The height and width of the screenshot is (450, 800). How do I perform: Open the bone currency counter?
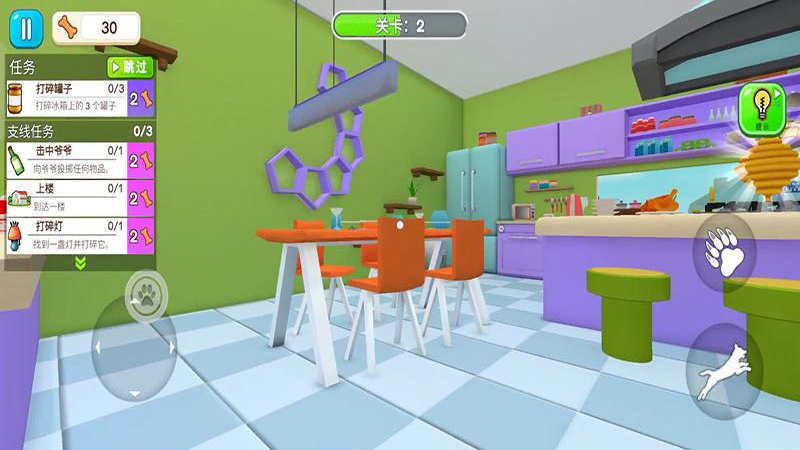pos(95,27)
